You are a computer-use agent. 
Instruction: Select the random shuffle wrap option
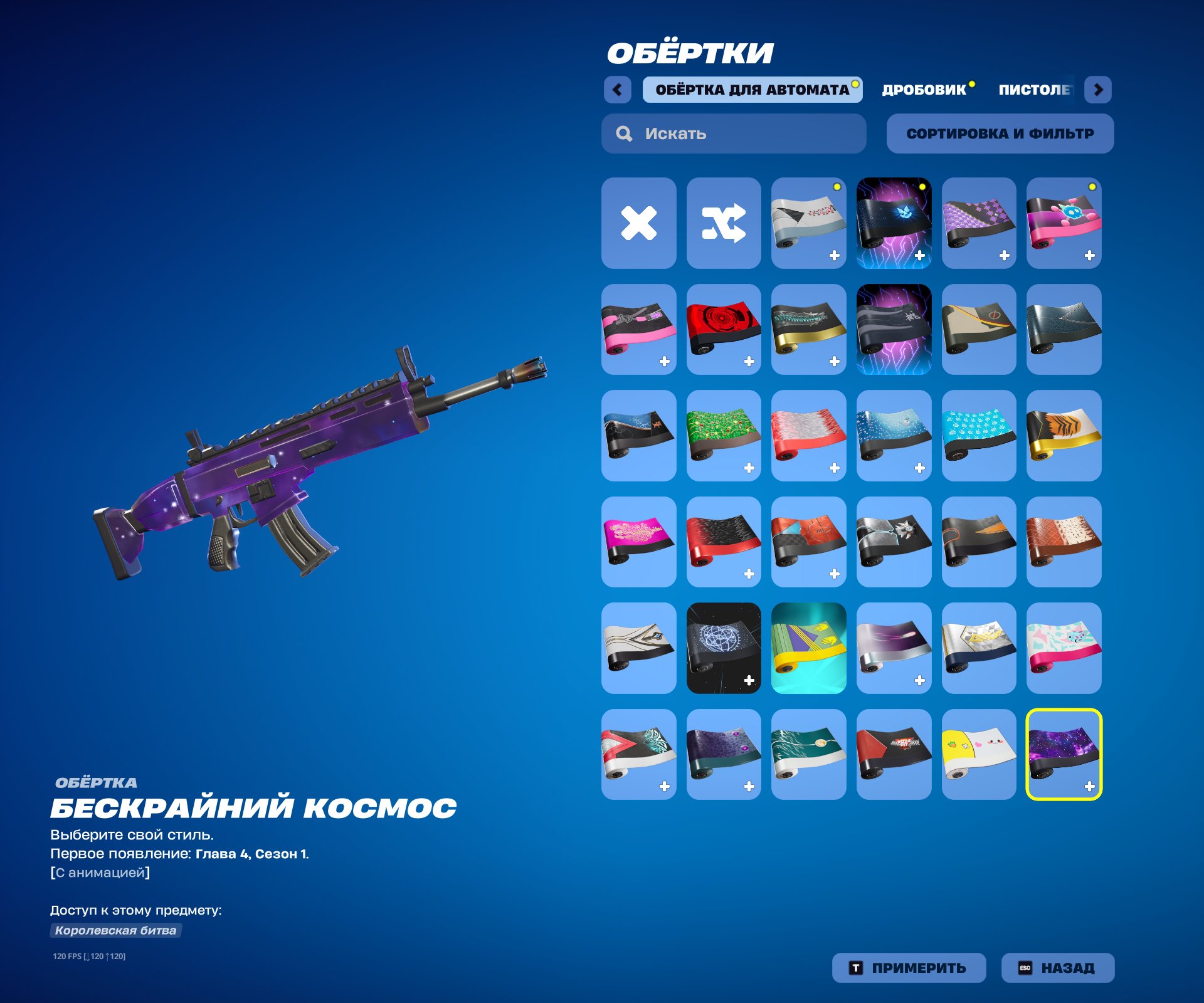(724, 223)
